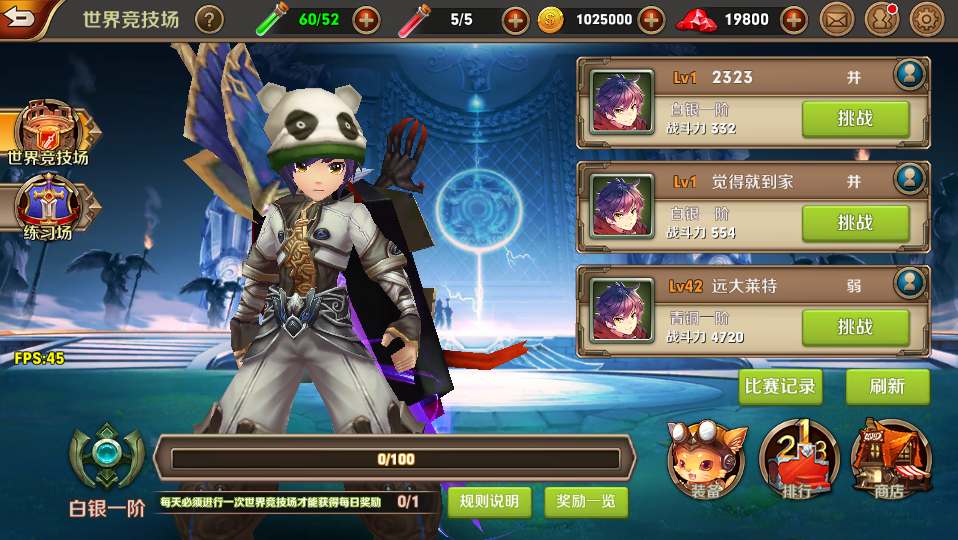This screenshot has height=540, width=958.
Task: Open the mail envelope icon
Action: 836,19
